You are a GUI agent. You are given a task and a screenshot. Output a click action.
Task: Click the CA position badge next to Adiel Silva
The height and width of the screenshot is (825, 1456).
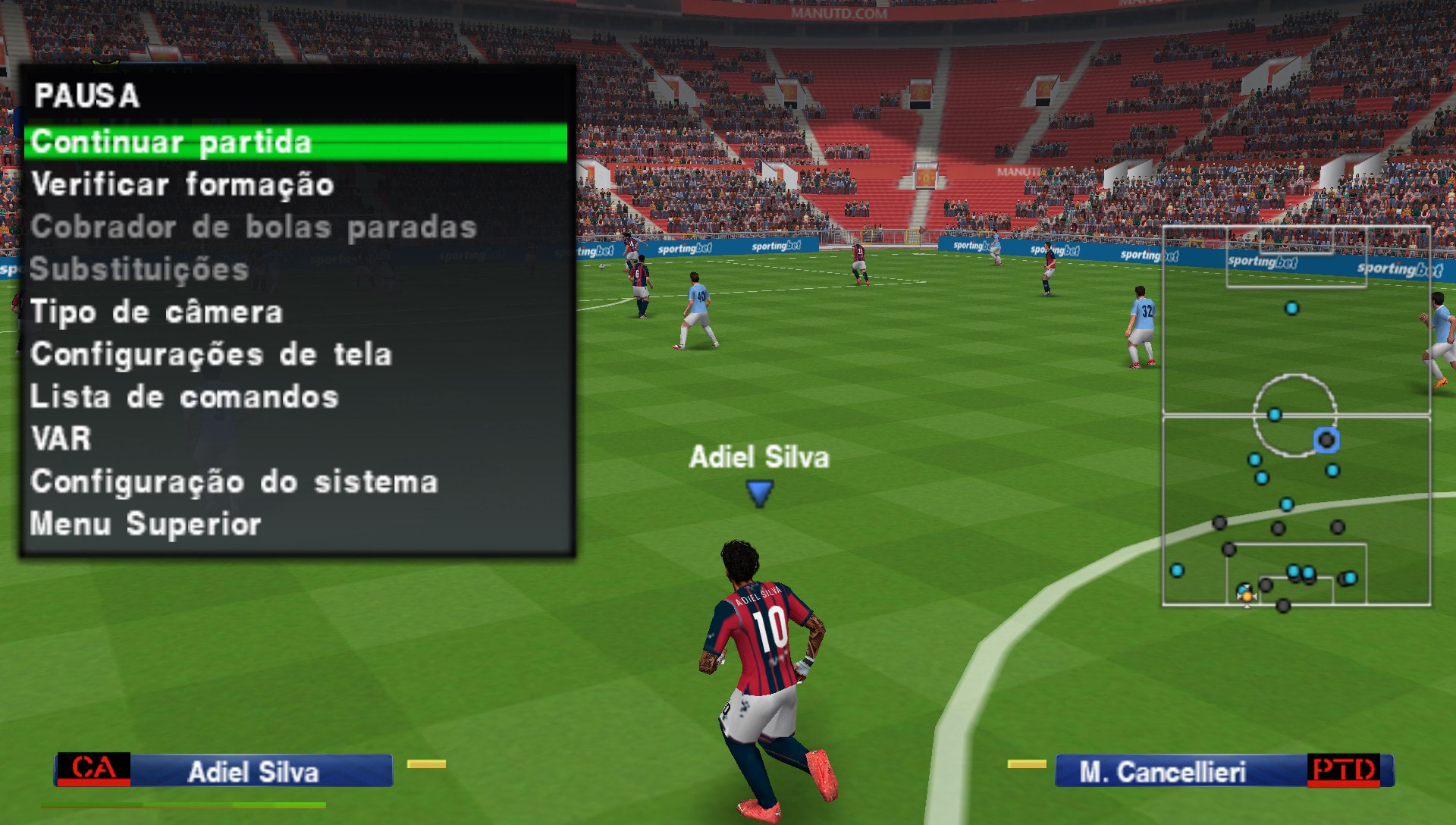[94, 768]
